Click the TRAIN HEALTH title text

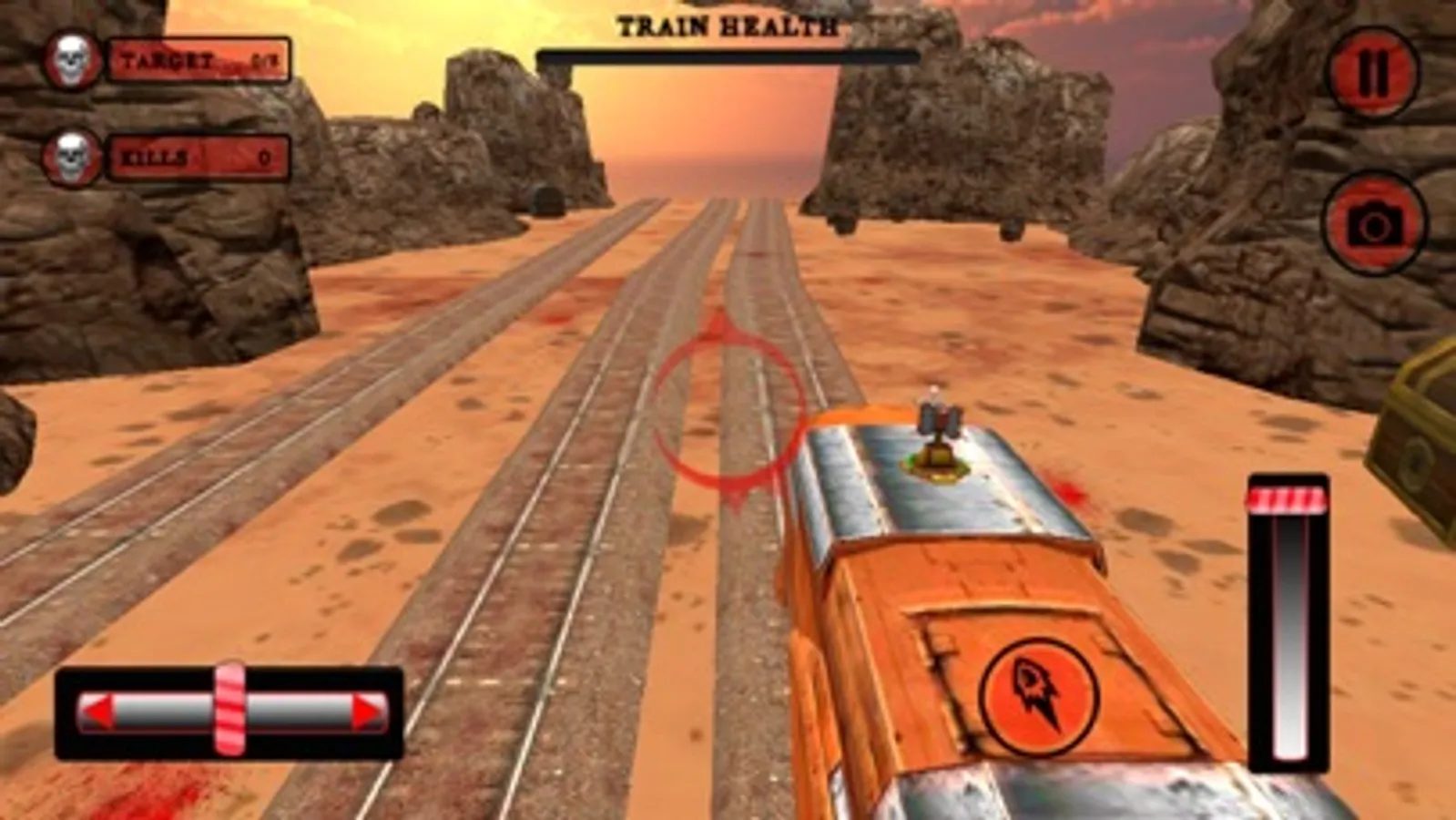coord(728,25)
